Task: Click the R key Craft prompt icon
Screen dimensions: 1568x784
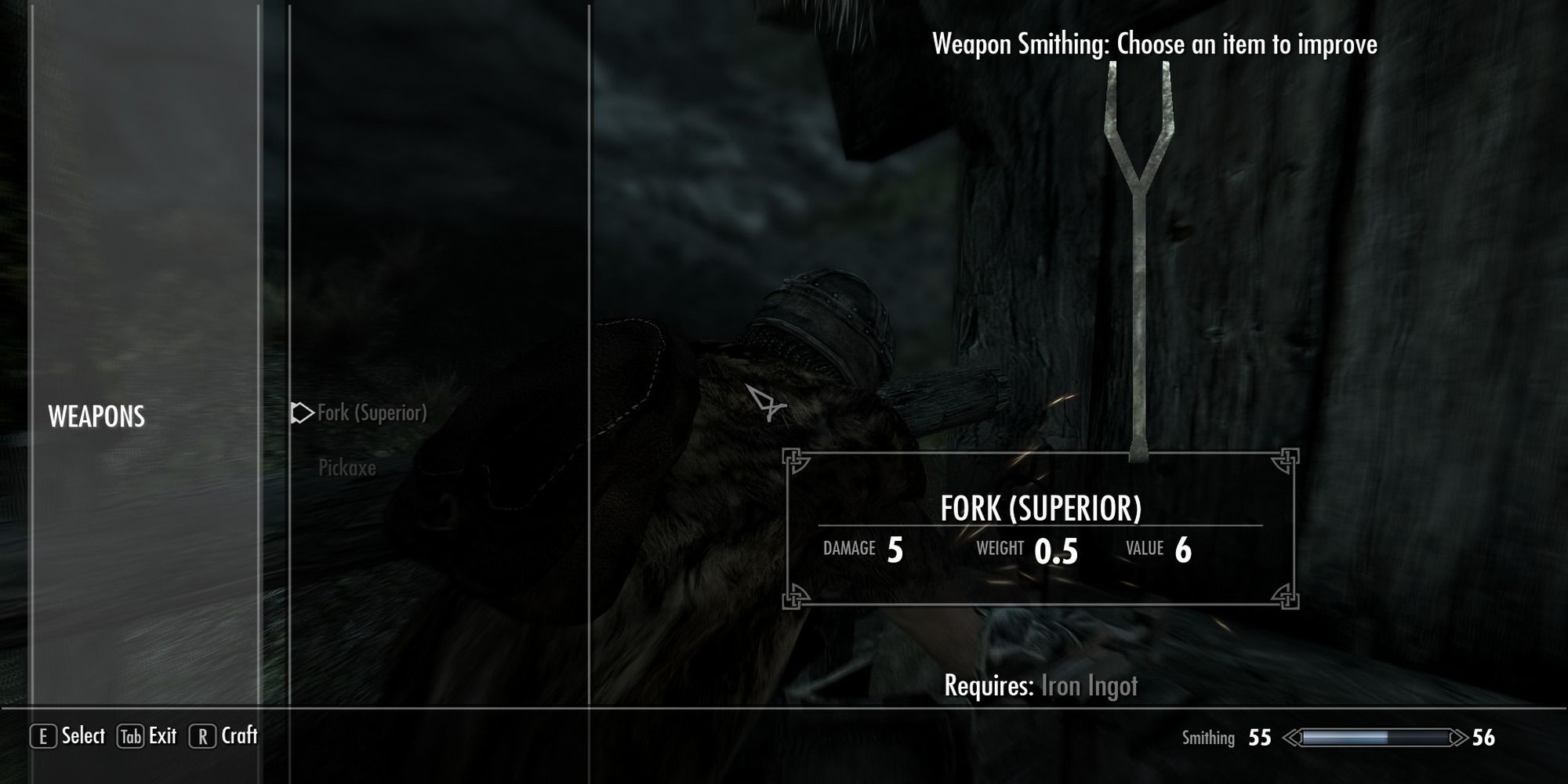Action: click(202, 736)
